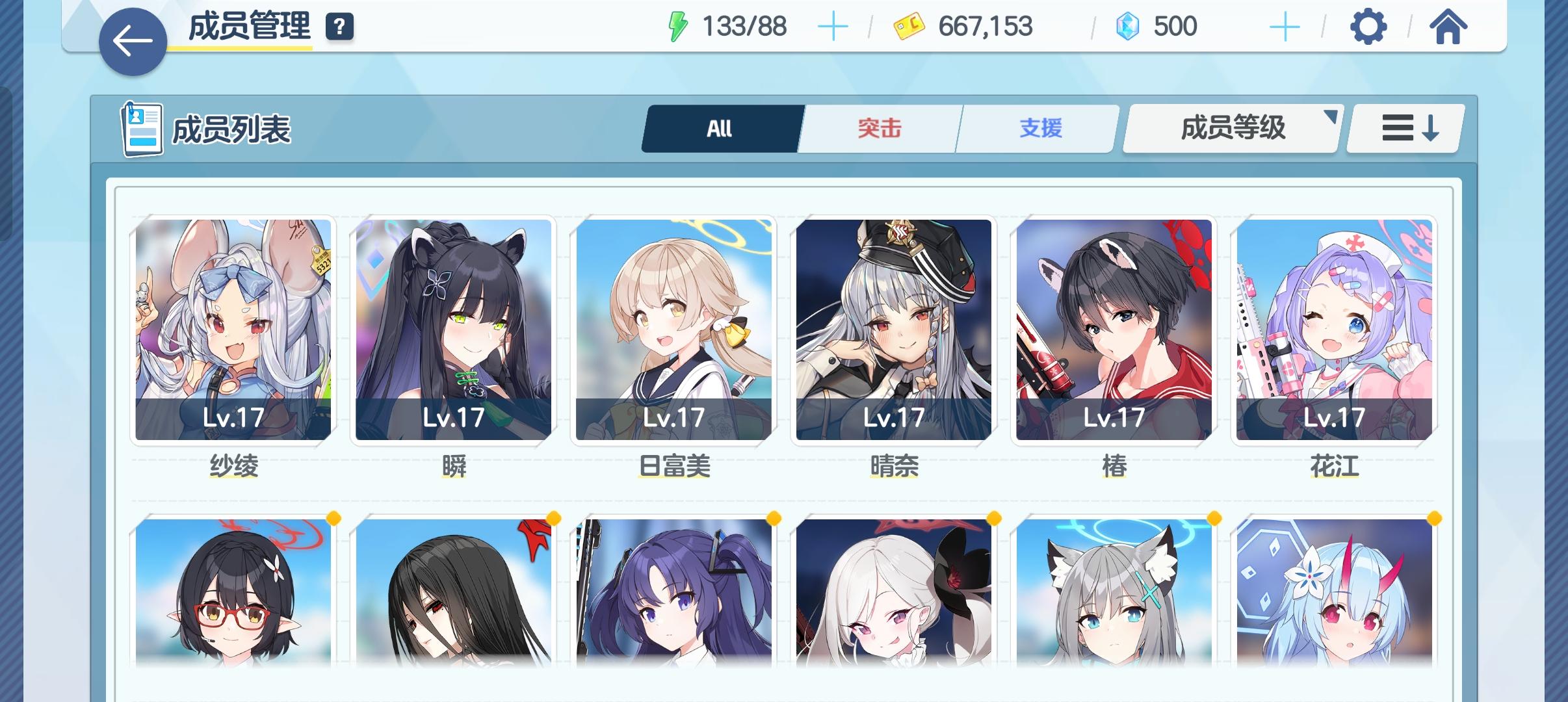Select the All filter tab
Screen dimensions: 1568x702
point(720,128)
